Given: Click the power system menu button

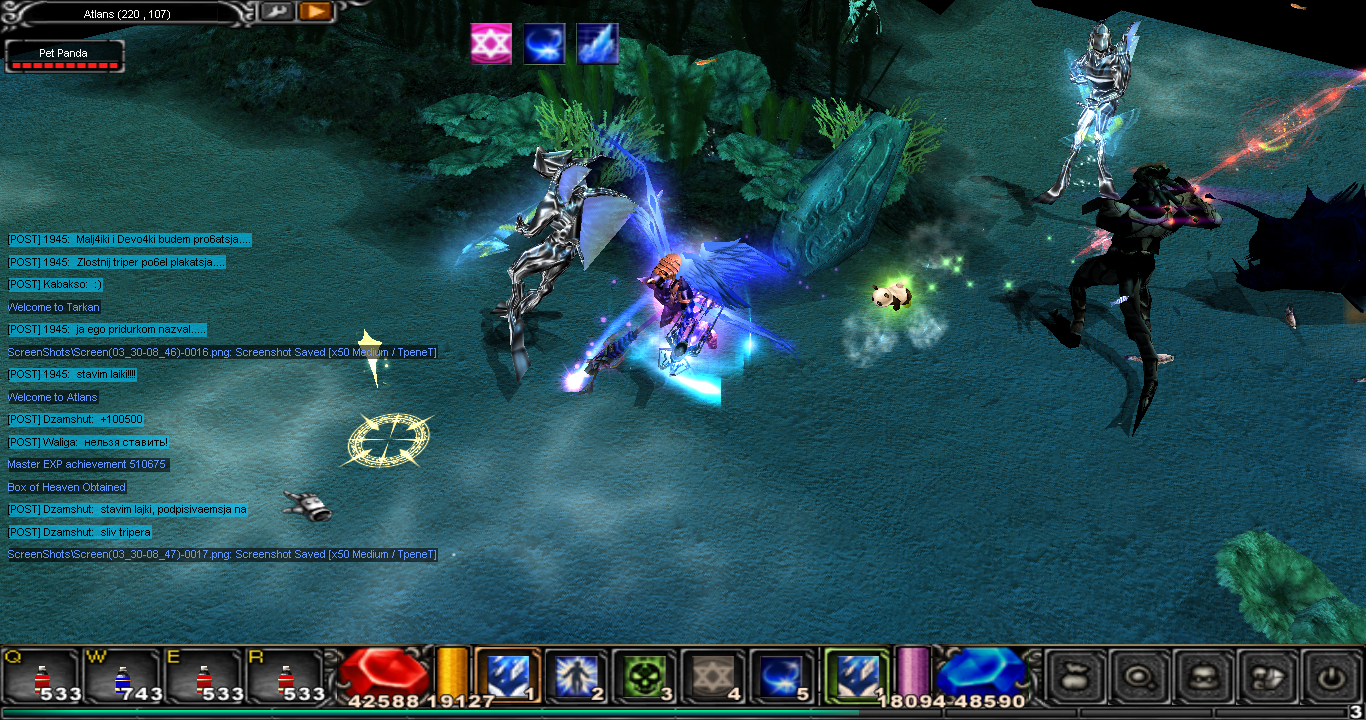Looking at the screenshot, I should click(x=1330, y=677).
